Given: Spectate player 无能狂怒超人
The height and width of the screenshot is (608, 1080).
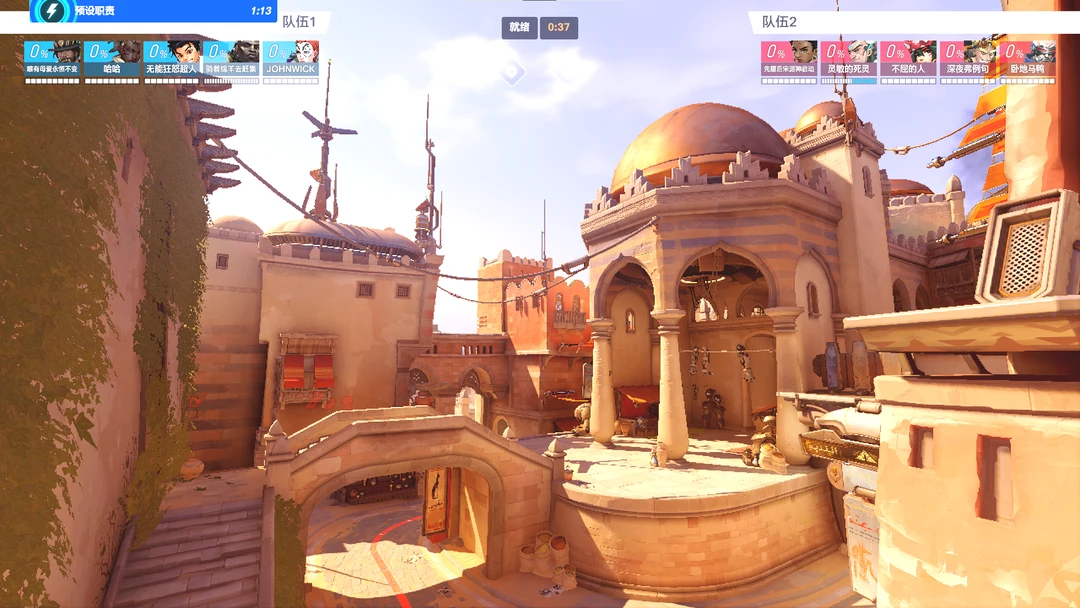Looking at the screenshot, I should point(171,58).
